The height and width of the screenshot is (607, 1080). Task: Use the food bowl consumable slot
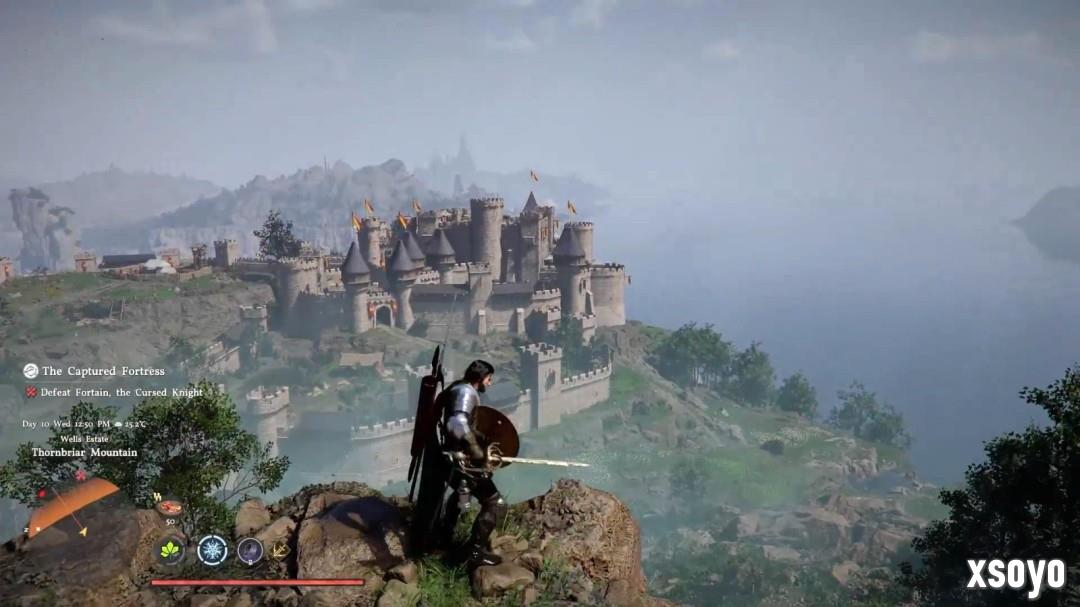pyautogui.click(x=169, y=508)
